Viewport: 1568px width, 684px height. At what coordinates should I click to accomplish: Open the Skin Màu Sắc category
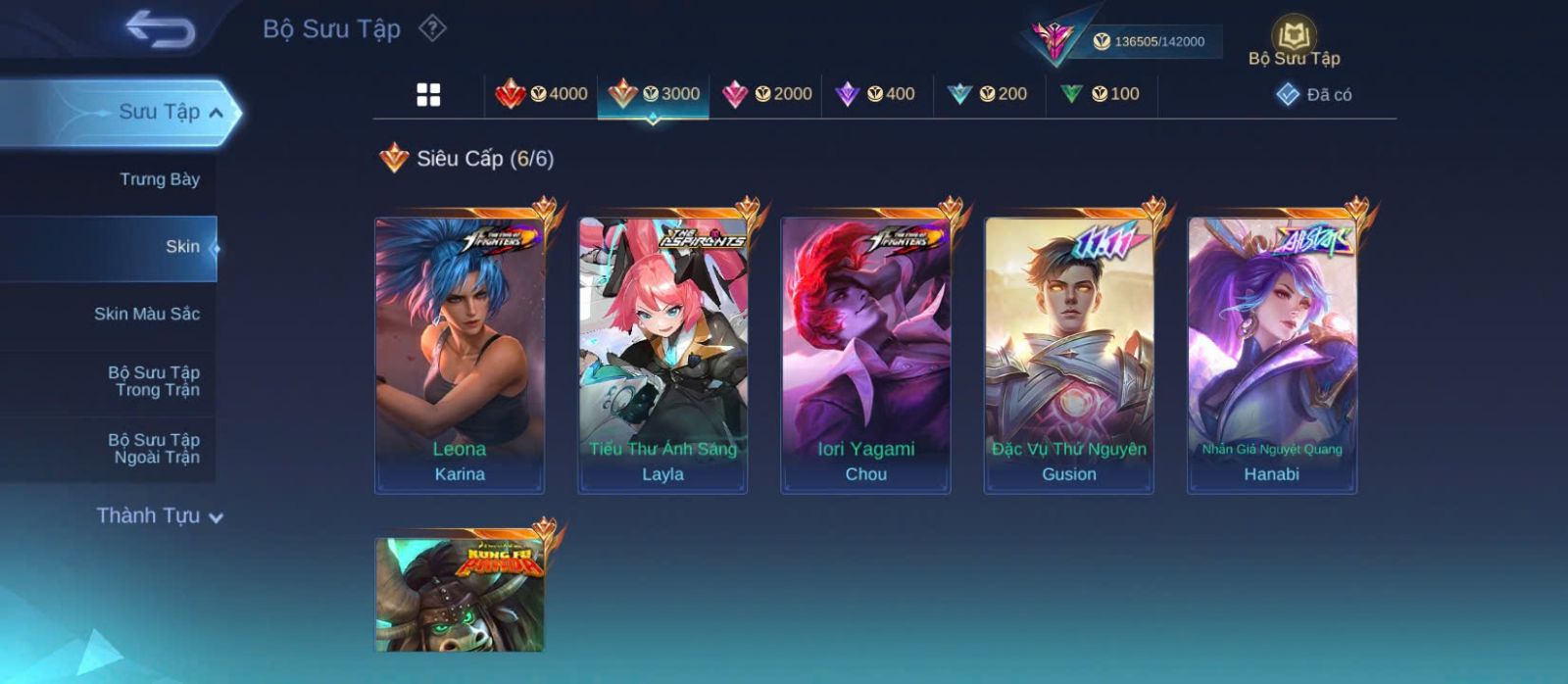tap(146, 314)
